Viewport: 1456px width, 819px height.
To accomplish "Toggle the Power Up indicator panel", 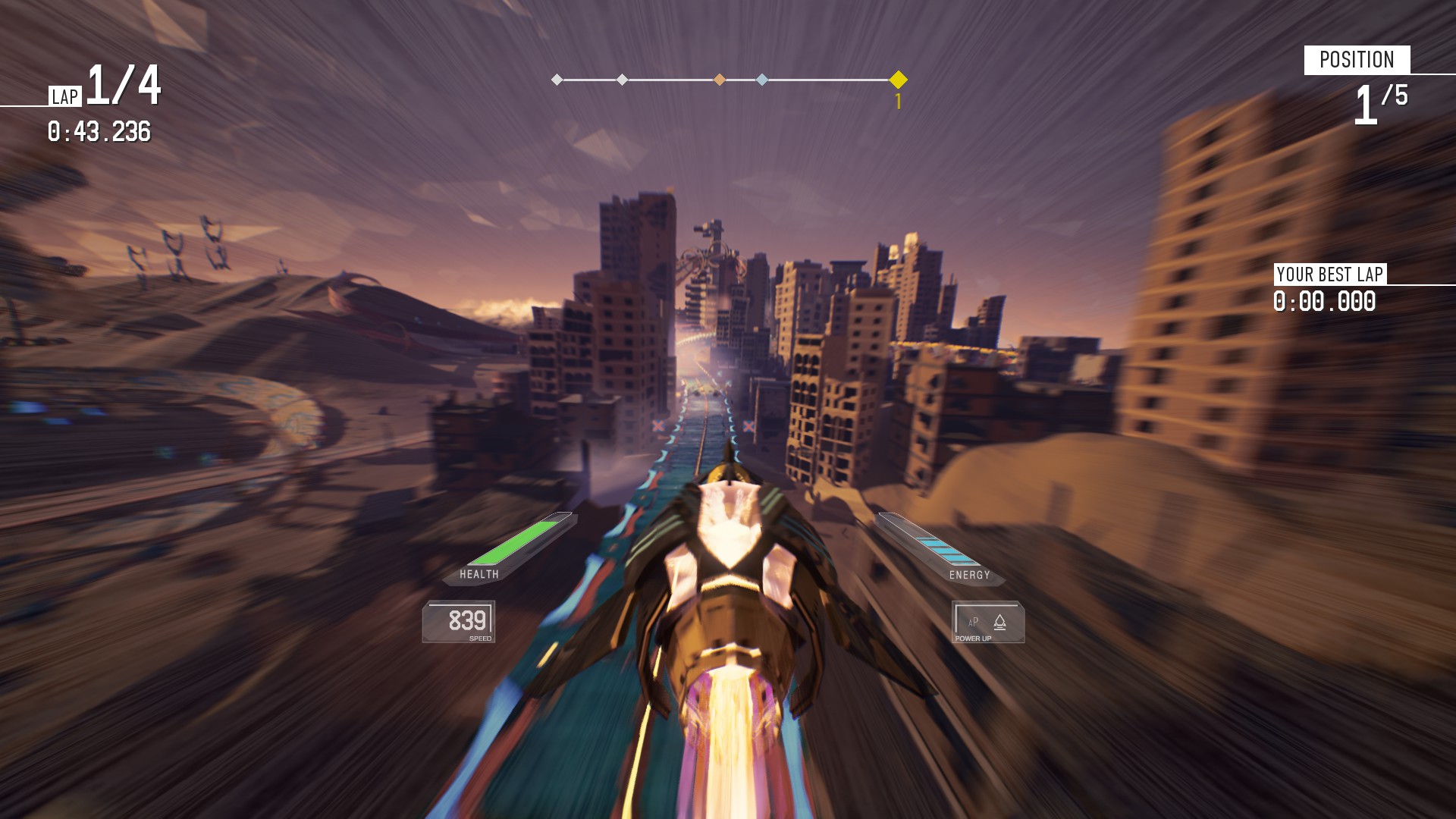I will [x=987, y=623].
